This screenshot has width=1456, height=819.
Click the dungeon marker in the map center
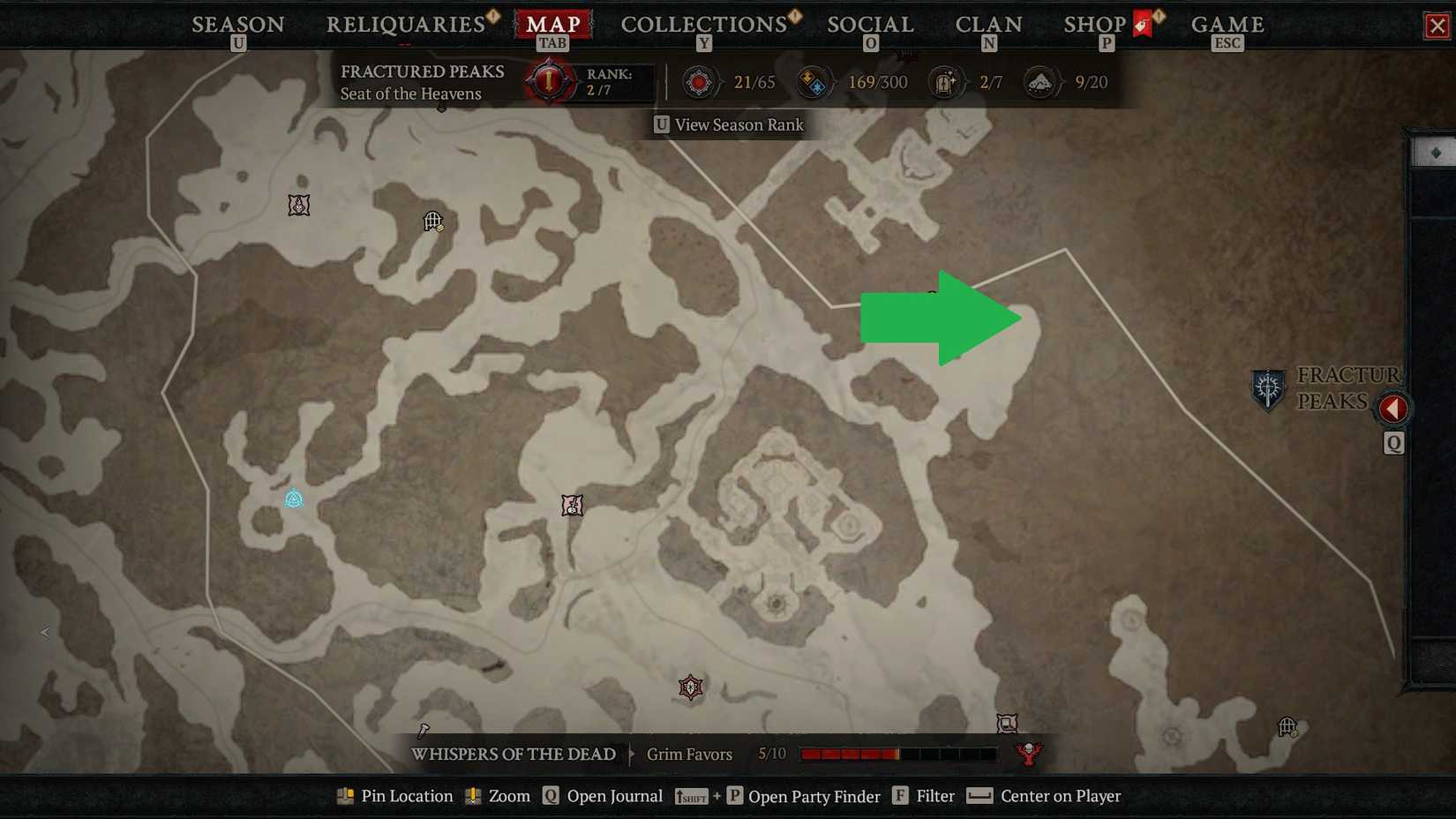point(571,506)
